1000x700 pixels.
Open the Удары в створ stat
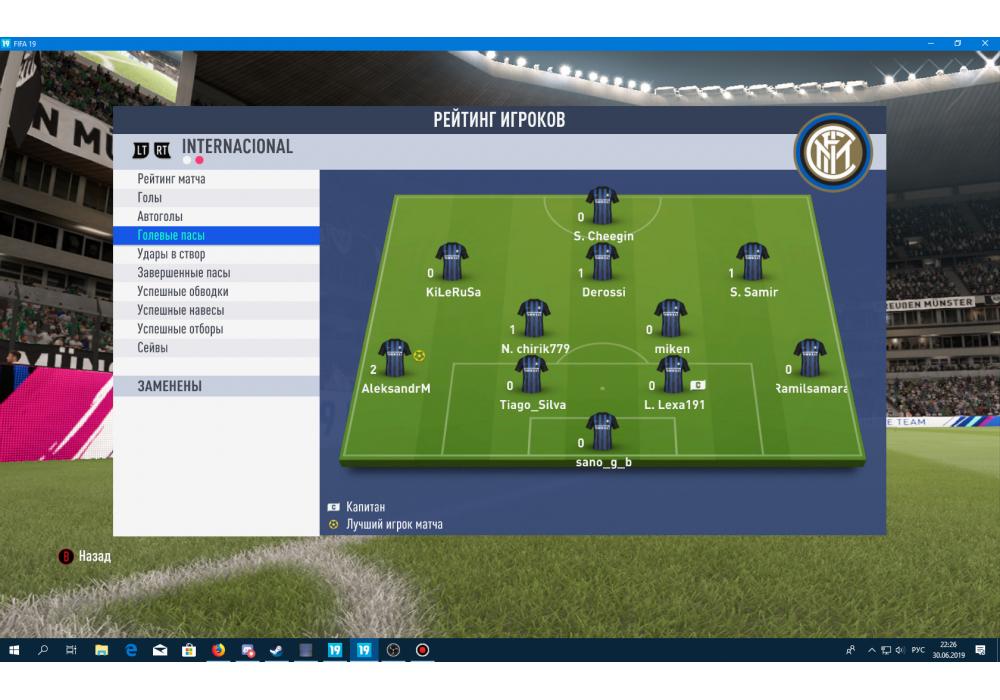coord(178,254)
